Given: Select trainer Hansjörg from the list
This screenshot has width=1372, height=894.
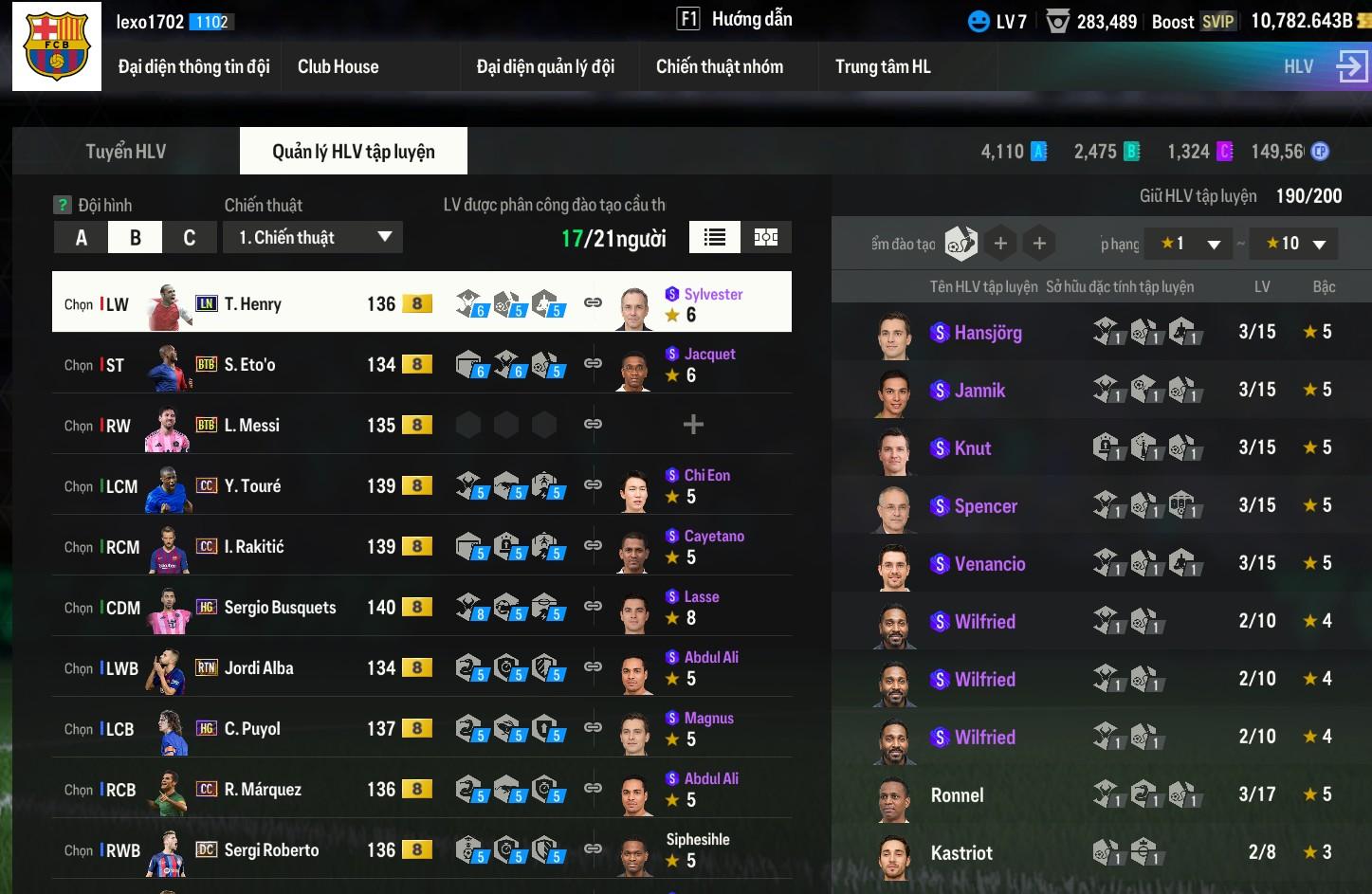Looking at the screenshot, I should [x=988, y=333].
